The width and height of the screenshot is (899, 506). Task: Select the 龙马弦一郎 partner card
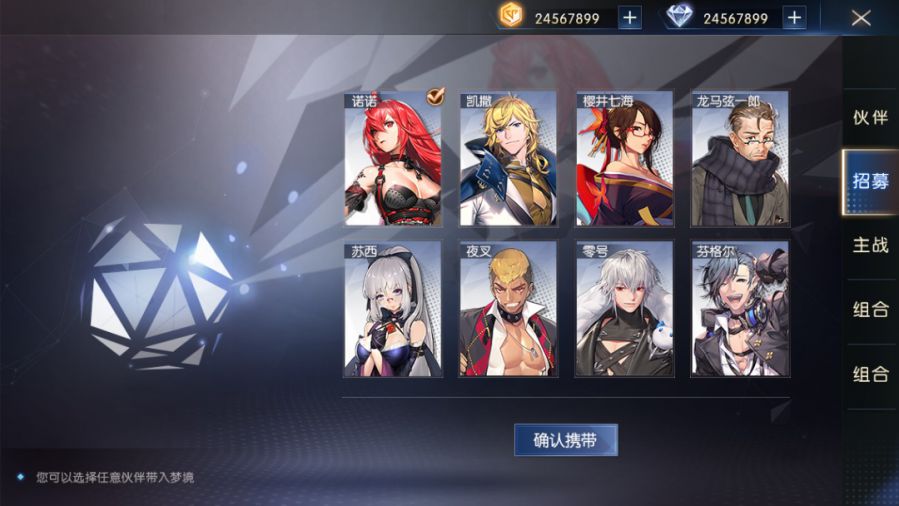(740, 159)
